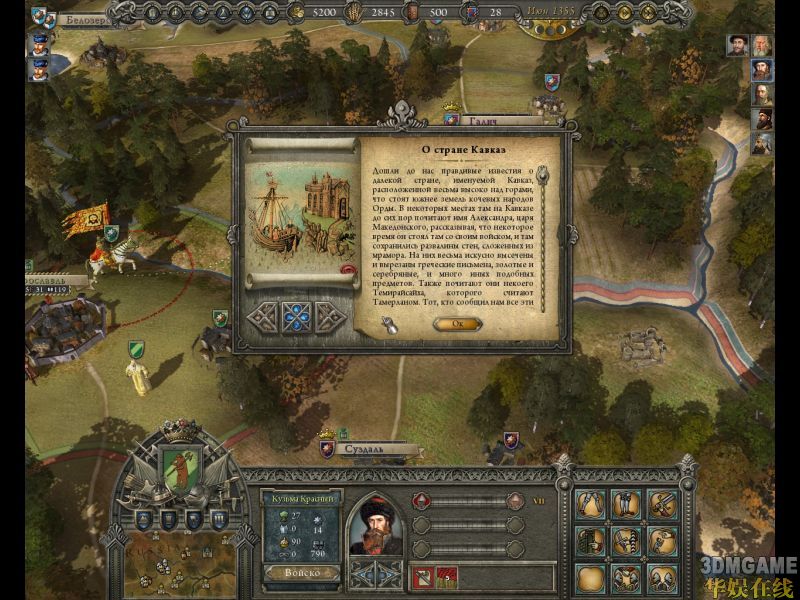Select the top royal court portrait
This screenshot has height=600, width=800.
[x=763, y=46]
